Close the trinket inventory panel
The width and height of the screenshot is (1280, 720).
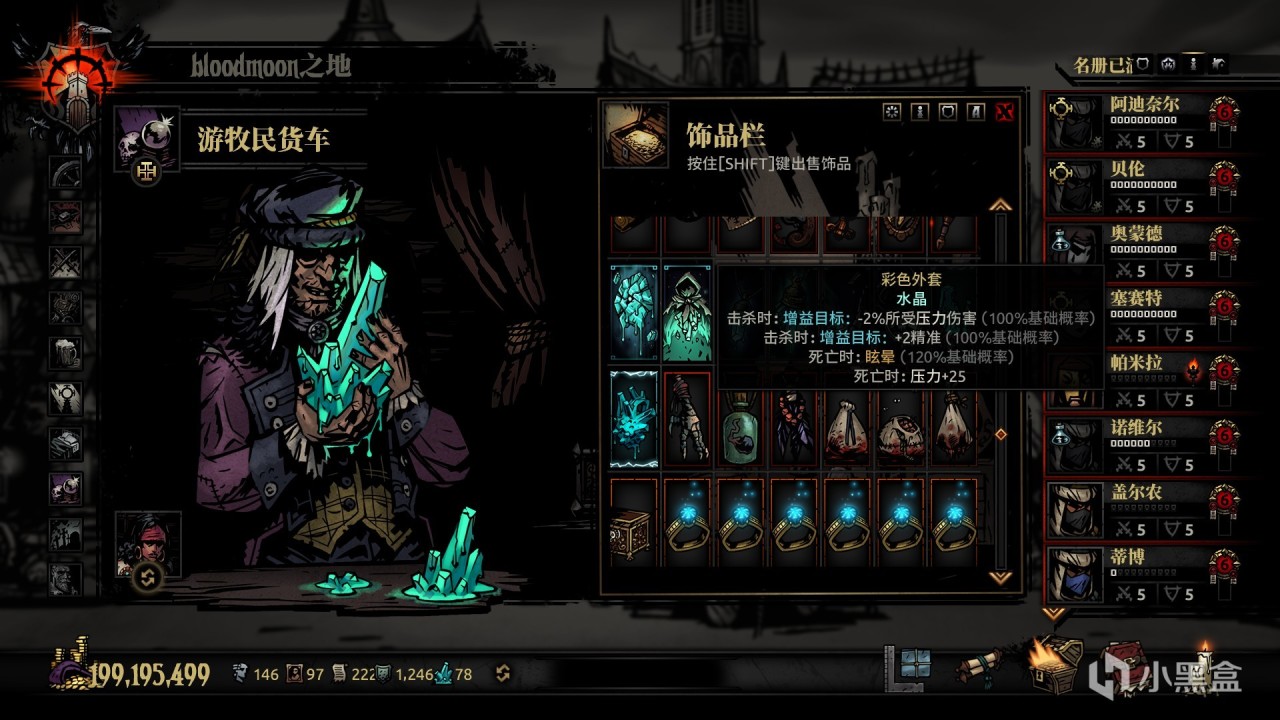pos(1005,112)
